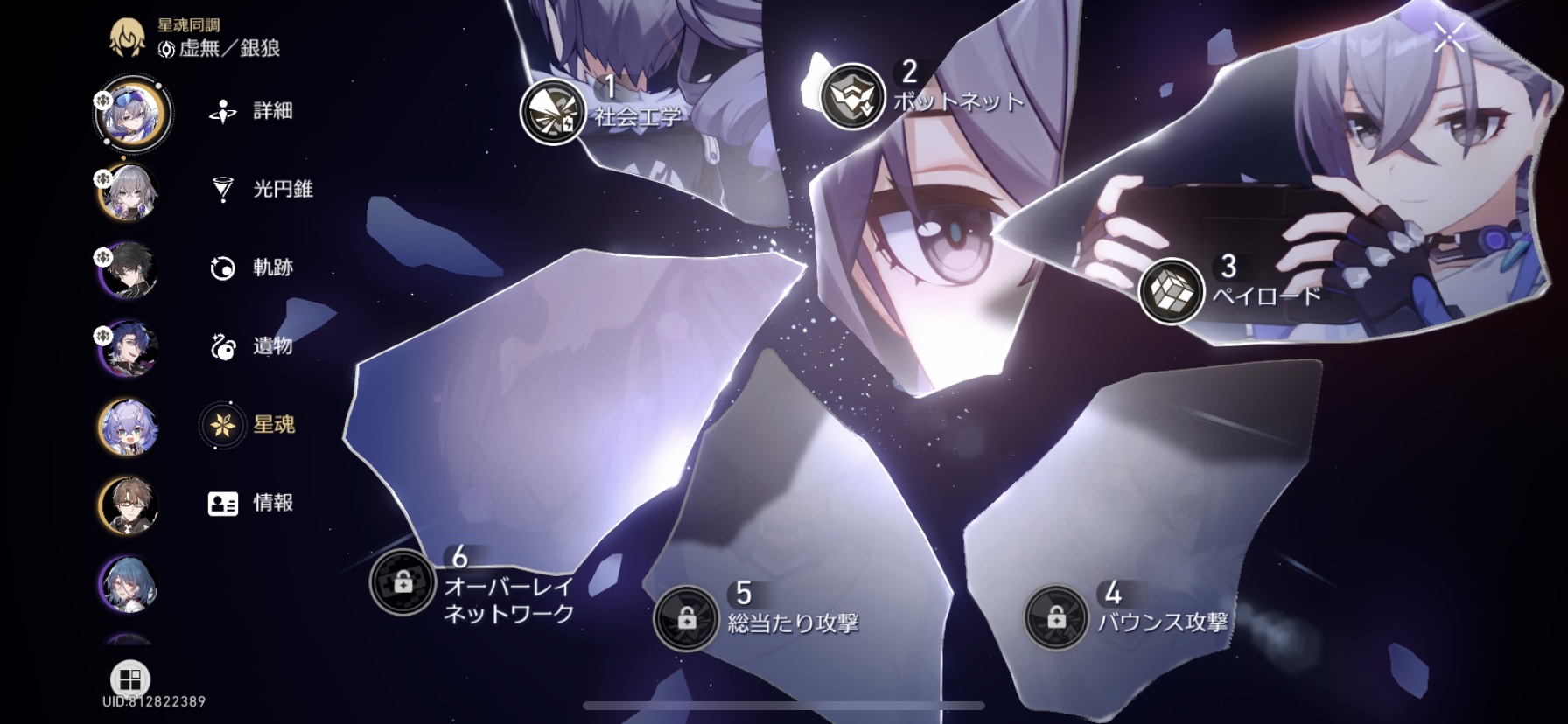Open the 軌跡 traces tab
Viewport: 1568px width, 724px height.
[x=252, y=268]
